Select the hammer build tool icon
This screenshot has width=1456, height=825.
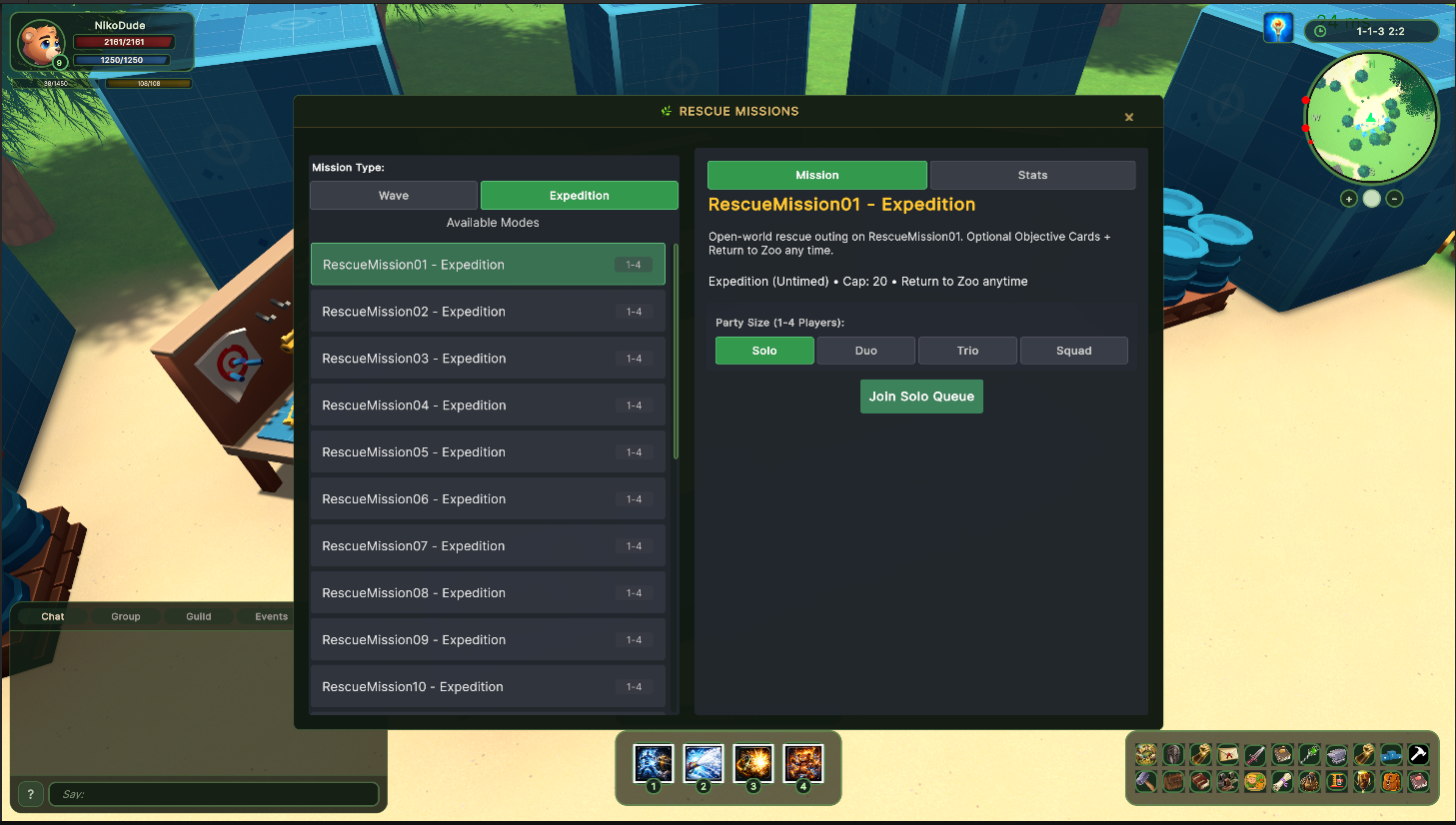point(1417,754)
